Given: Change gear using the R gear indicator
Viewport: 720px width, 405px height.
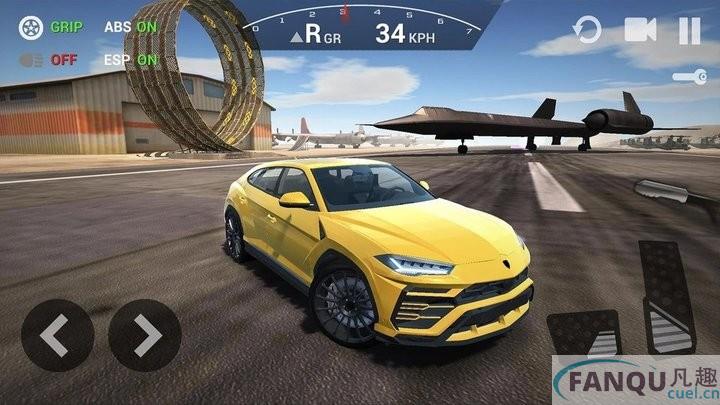Looking at the screenshot, I should pos(322,35).
